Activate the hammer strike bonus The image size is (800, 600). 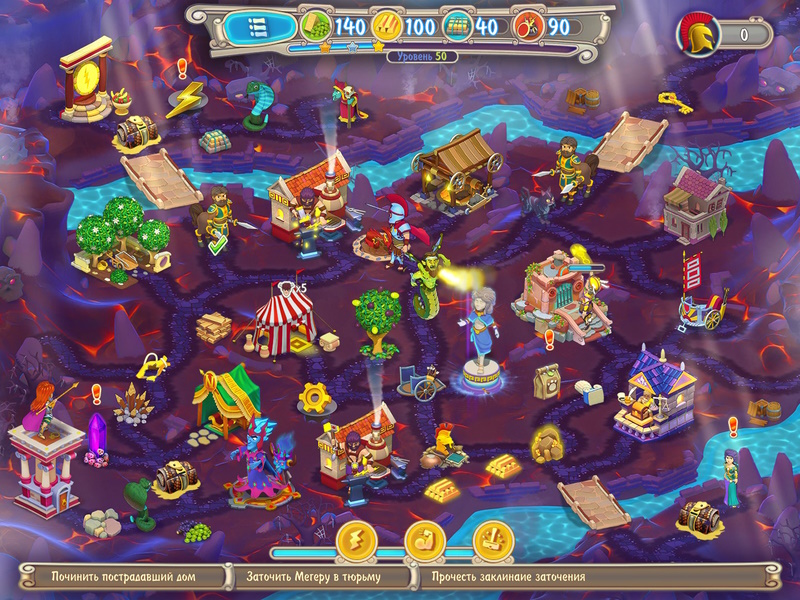click(492, 541)
